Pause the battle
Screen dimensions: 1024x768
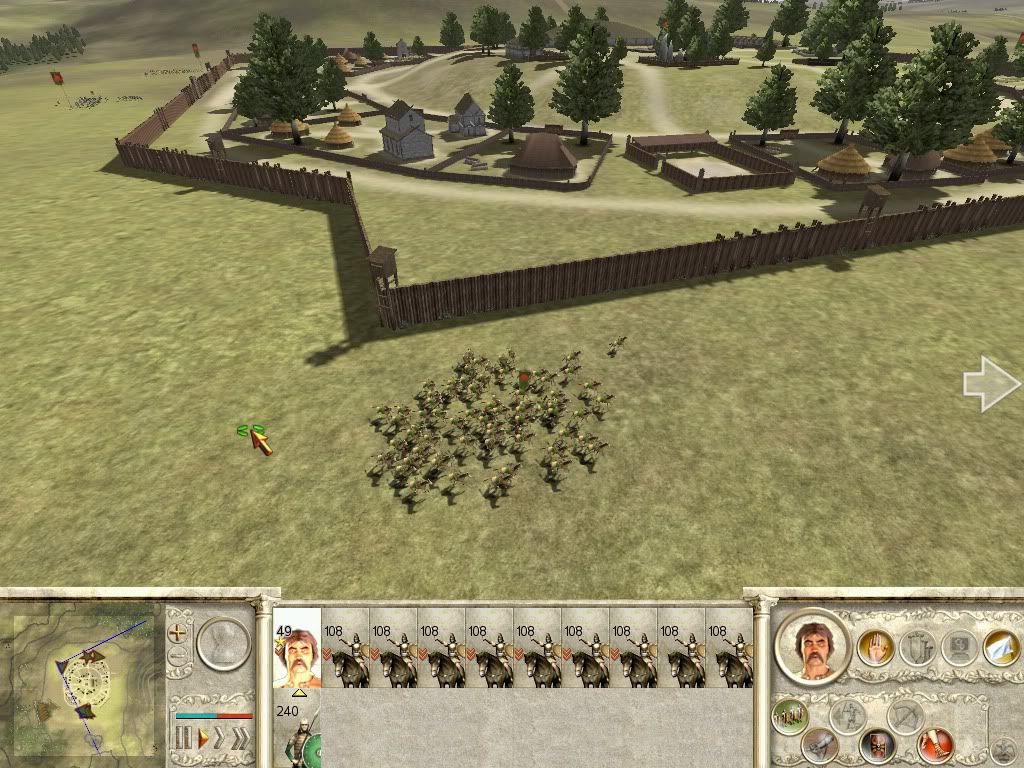(x=184, y=740)
